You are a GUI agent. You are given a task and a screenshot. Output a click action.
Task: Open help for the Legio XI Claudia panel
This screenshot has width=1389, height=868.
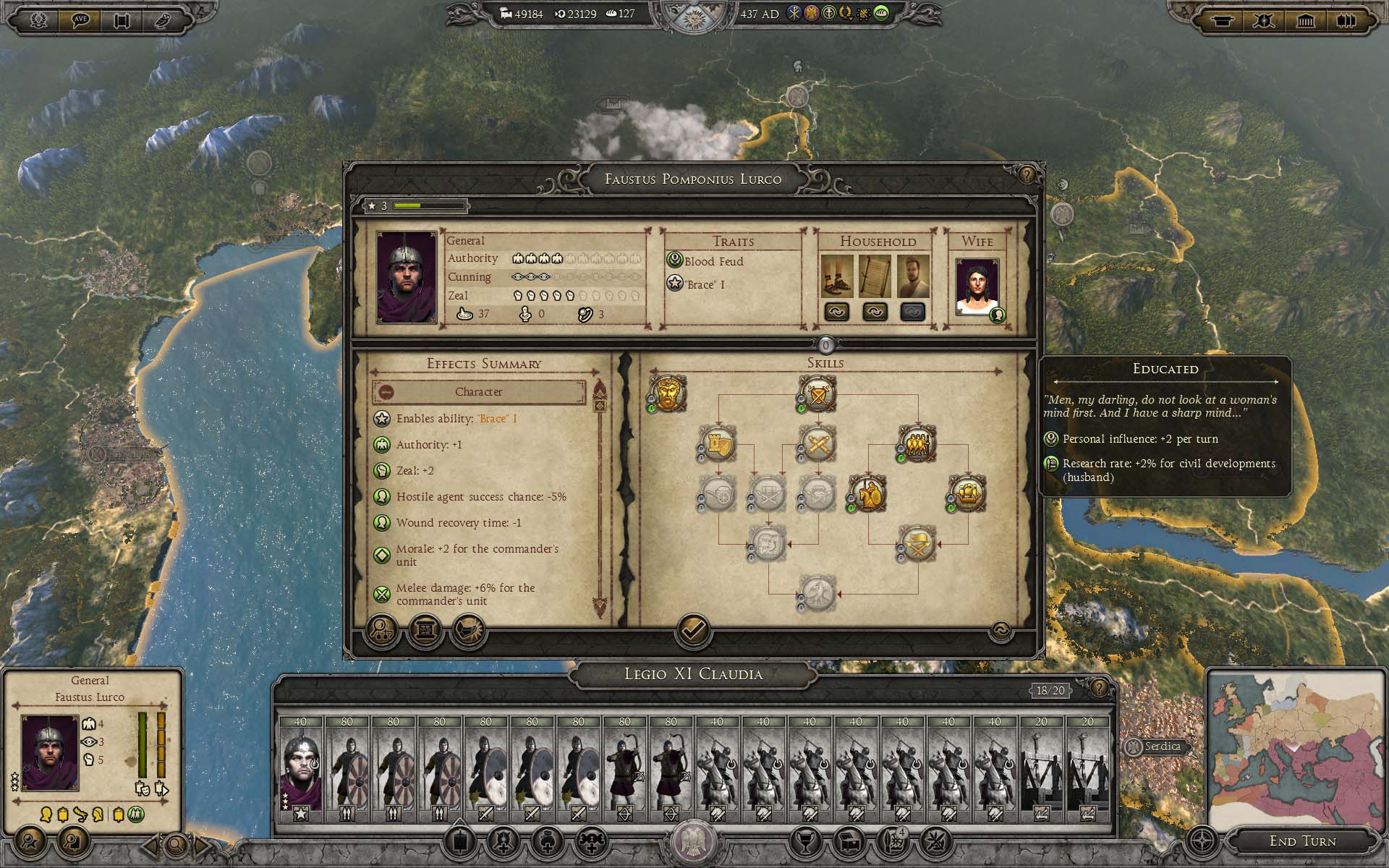click(1099, 688)
